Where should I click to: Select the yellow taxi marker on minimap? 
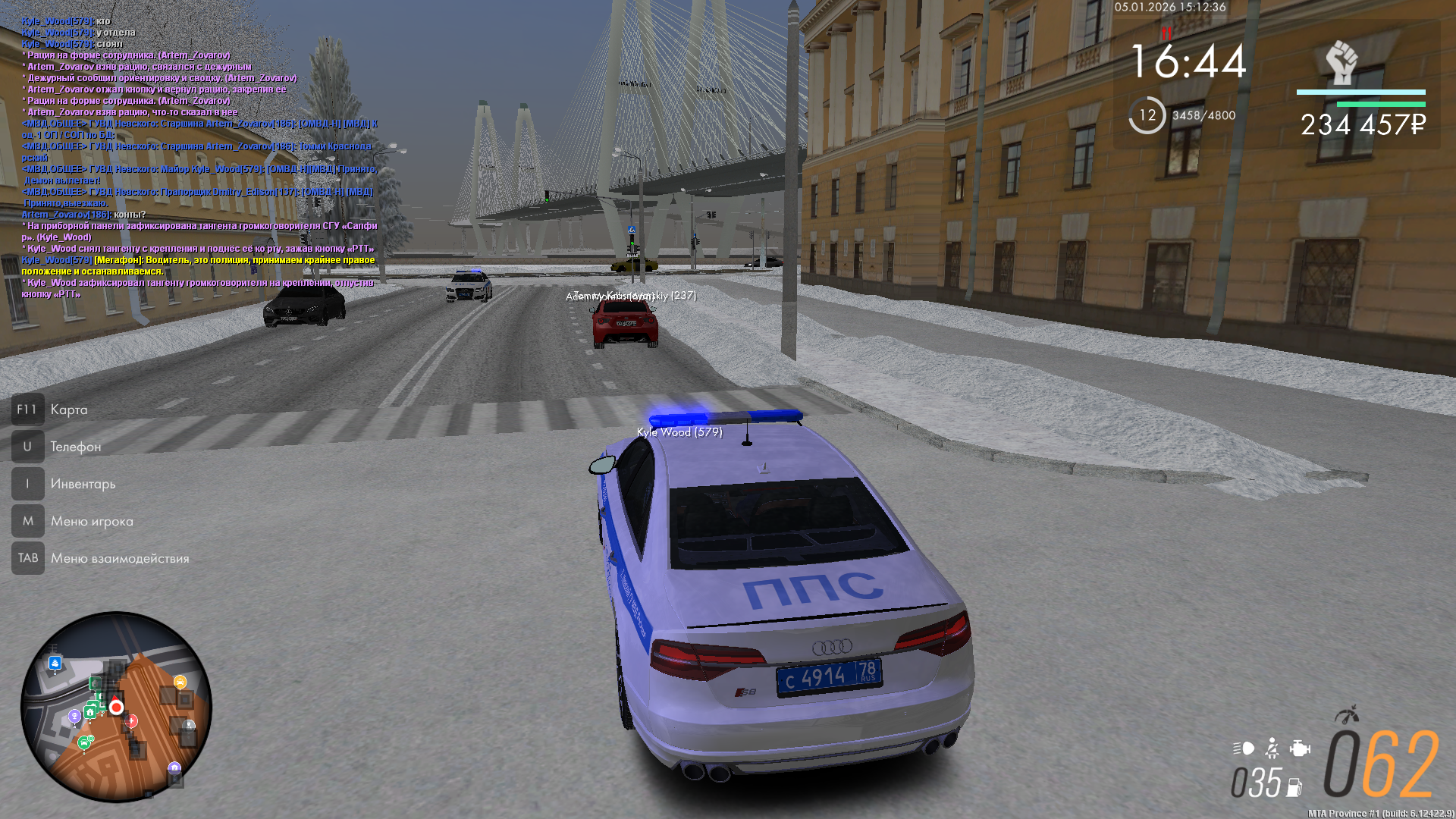point(180,682)
